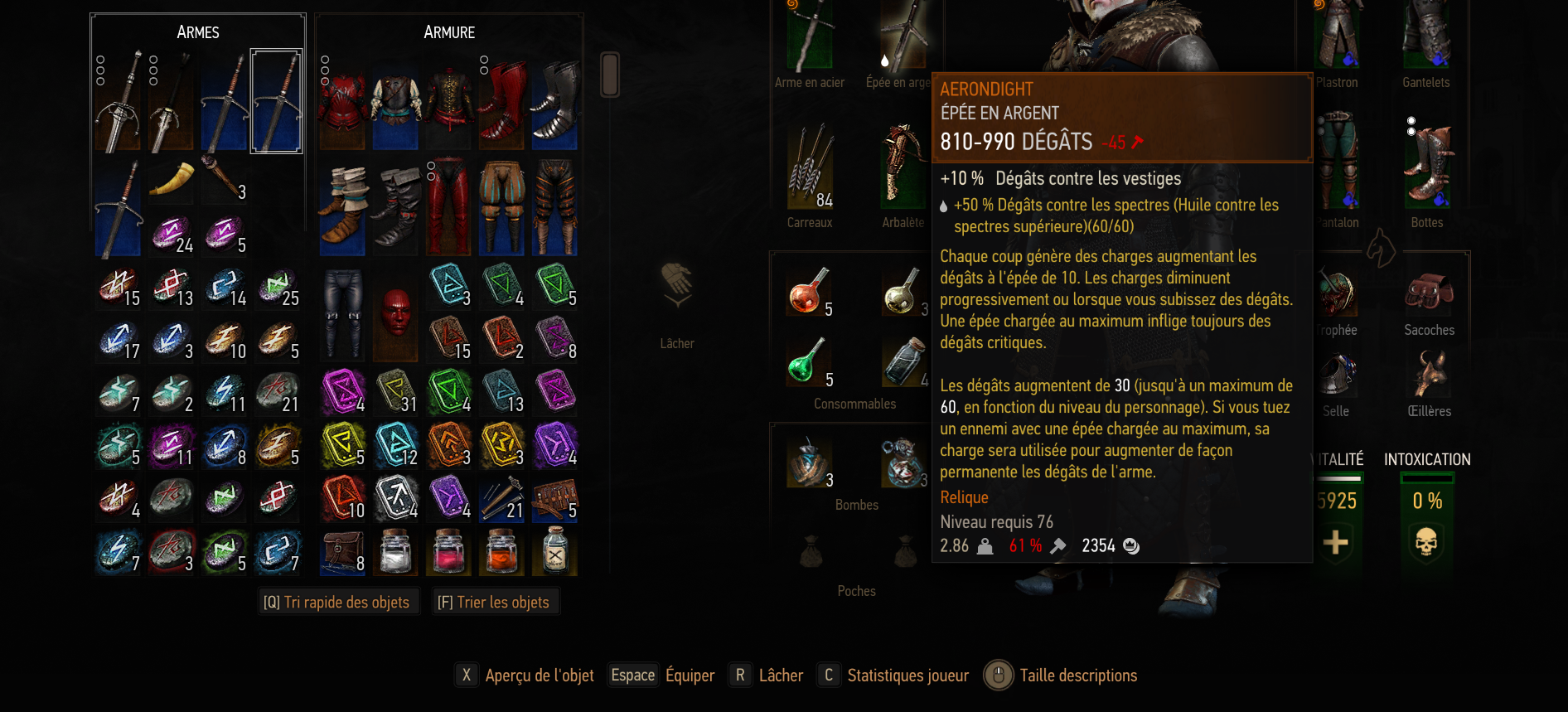This screenshot has height=712, width=1568.
Task: Select the red face mask item
Action: pyautogui.click(x=396, y=312)
